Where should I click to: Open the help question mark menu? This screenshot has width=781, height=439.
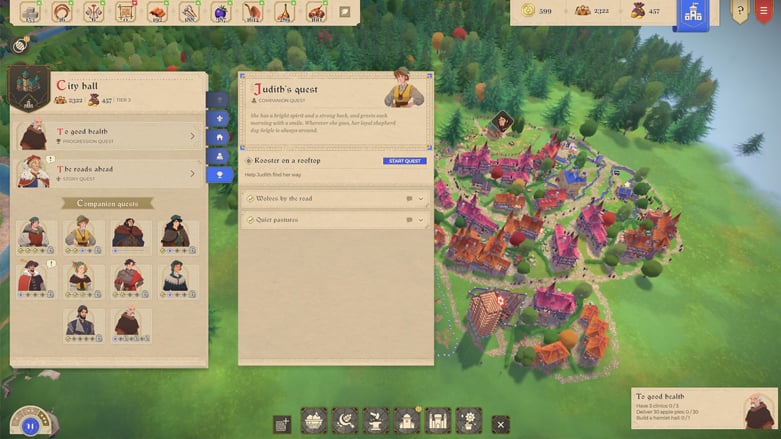click(x=740, y=12)
